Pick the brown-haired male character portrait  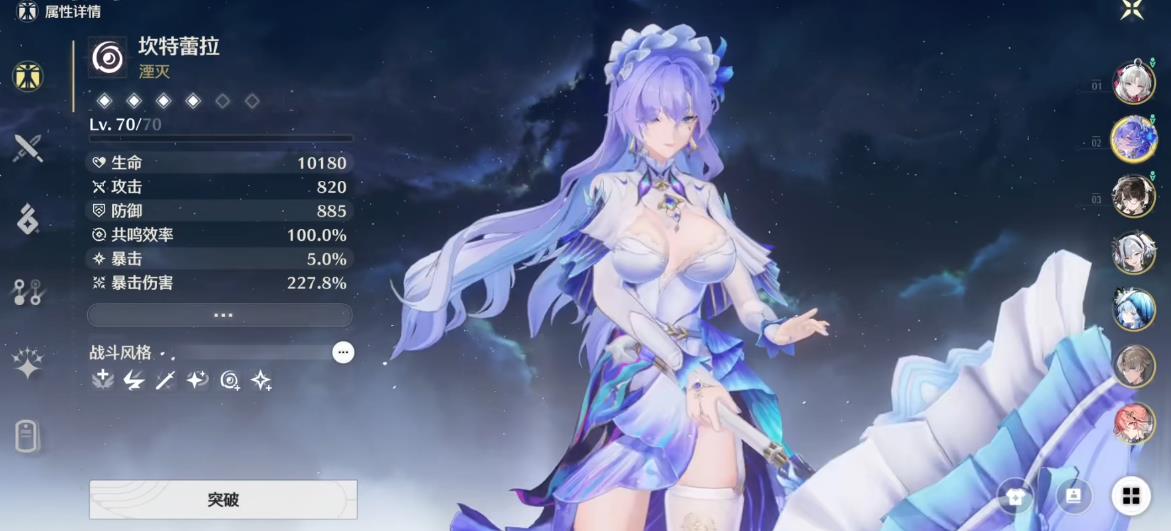[x=1134, y=366]
